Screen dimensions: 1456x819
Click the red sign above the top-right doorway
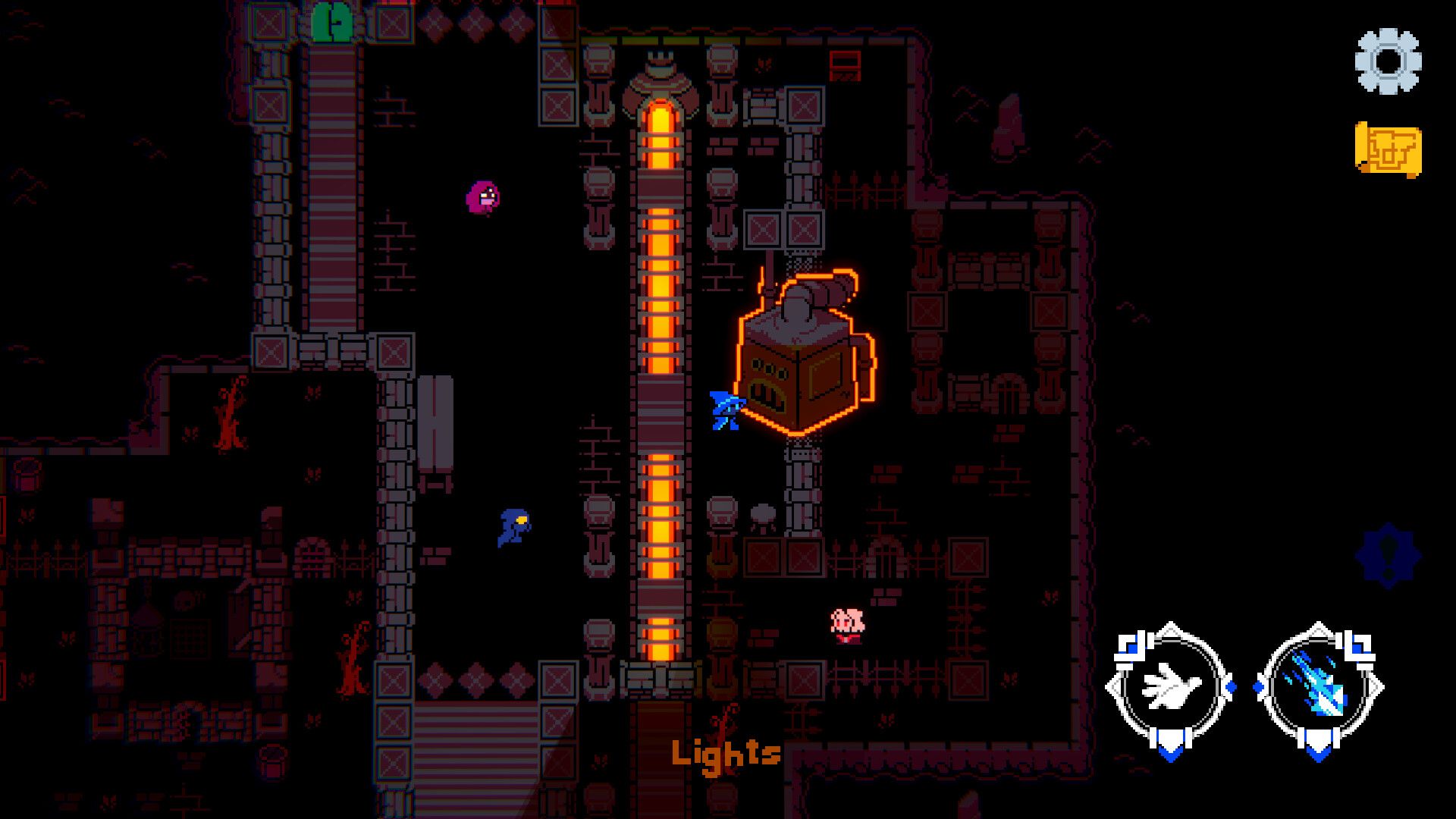846,66
